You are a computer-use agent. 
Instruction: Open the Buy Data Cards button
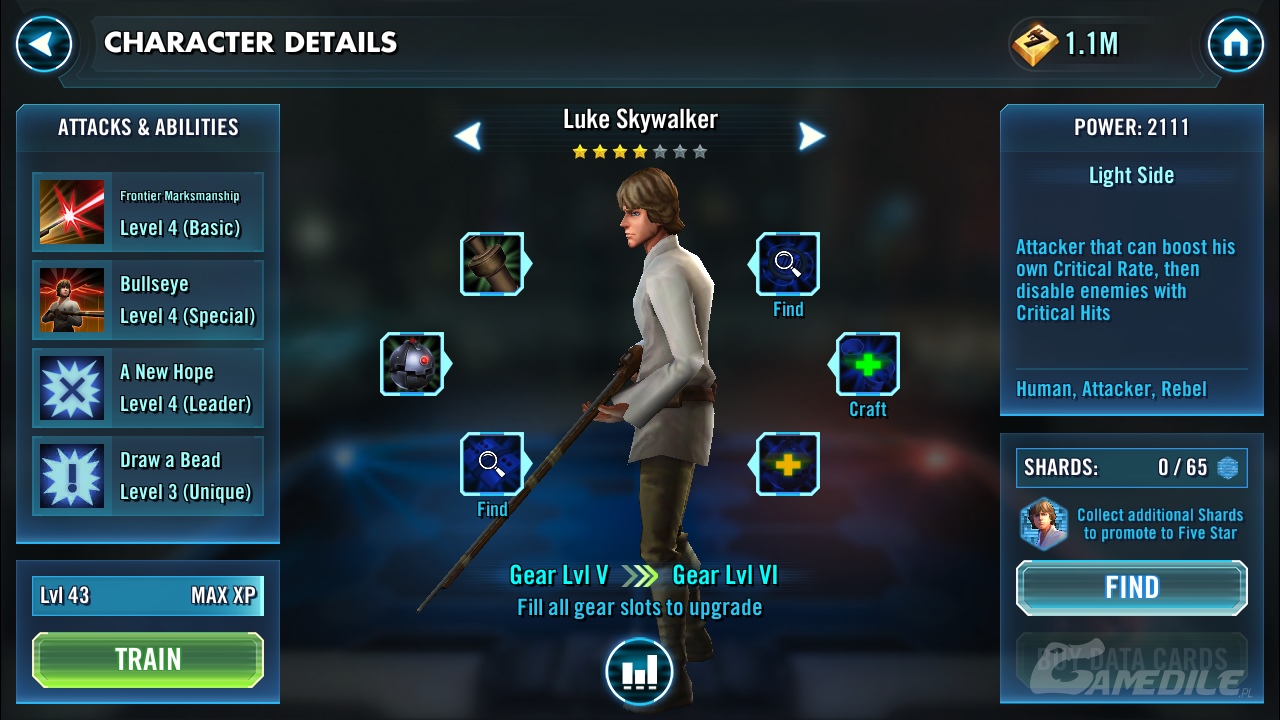(x=1132, y=660)
